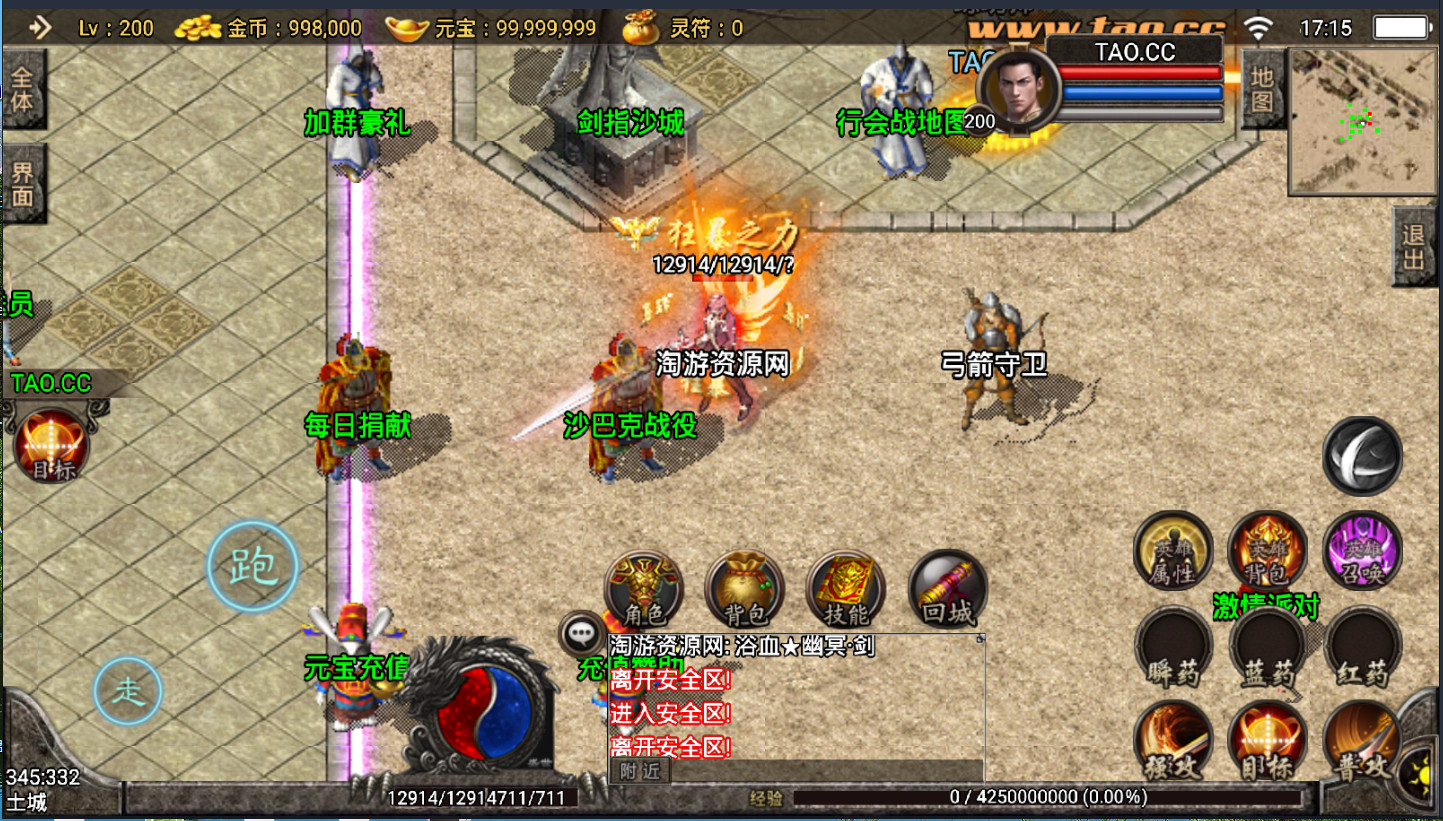Click the 退出 exit button

pyautogui.click(x=1413, y=247)
